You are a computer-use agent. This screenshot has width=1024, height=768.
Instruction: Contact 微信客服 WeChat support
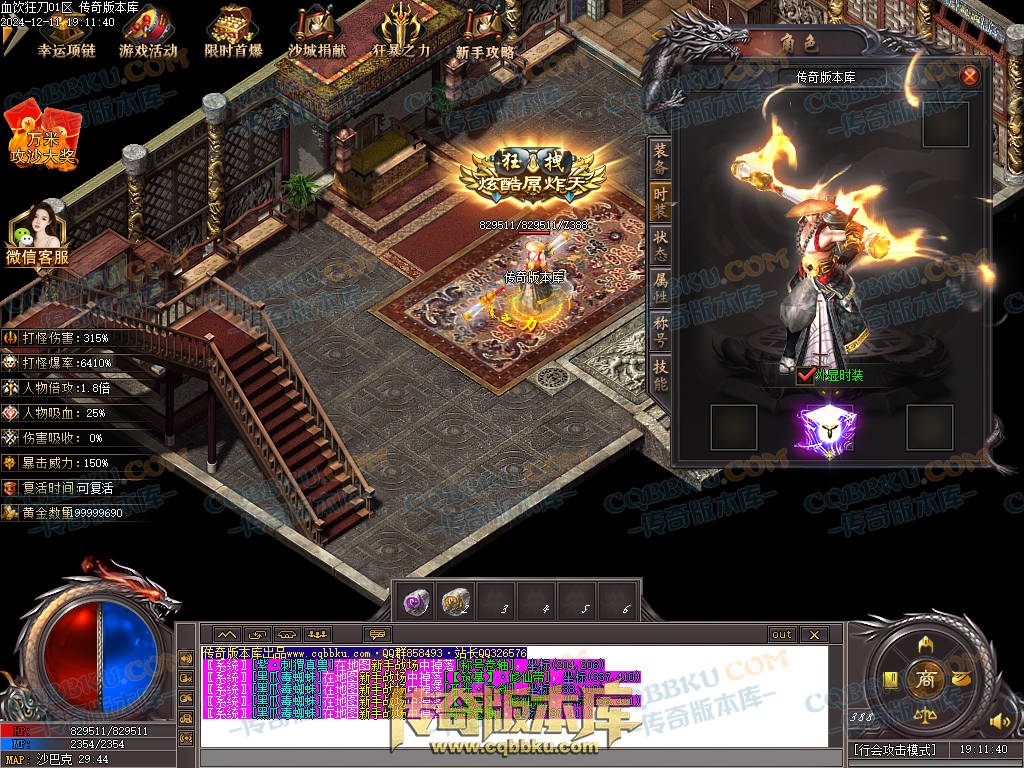37,234
